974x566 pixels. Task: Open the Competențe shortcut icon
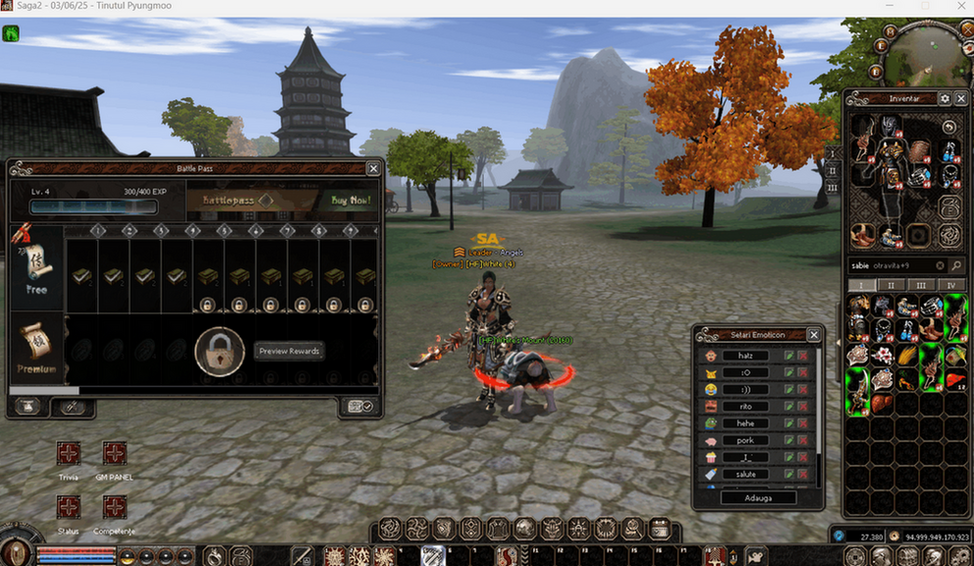pos(115,507)
